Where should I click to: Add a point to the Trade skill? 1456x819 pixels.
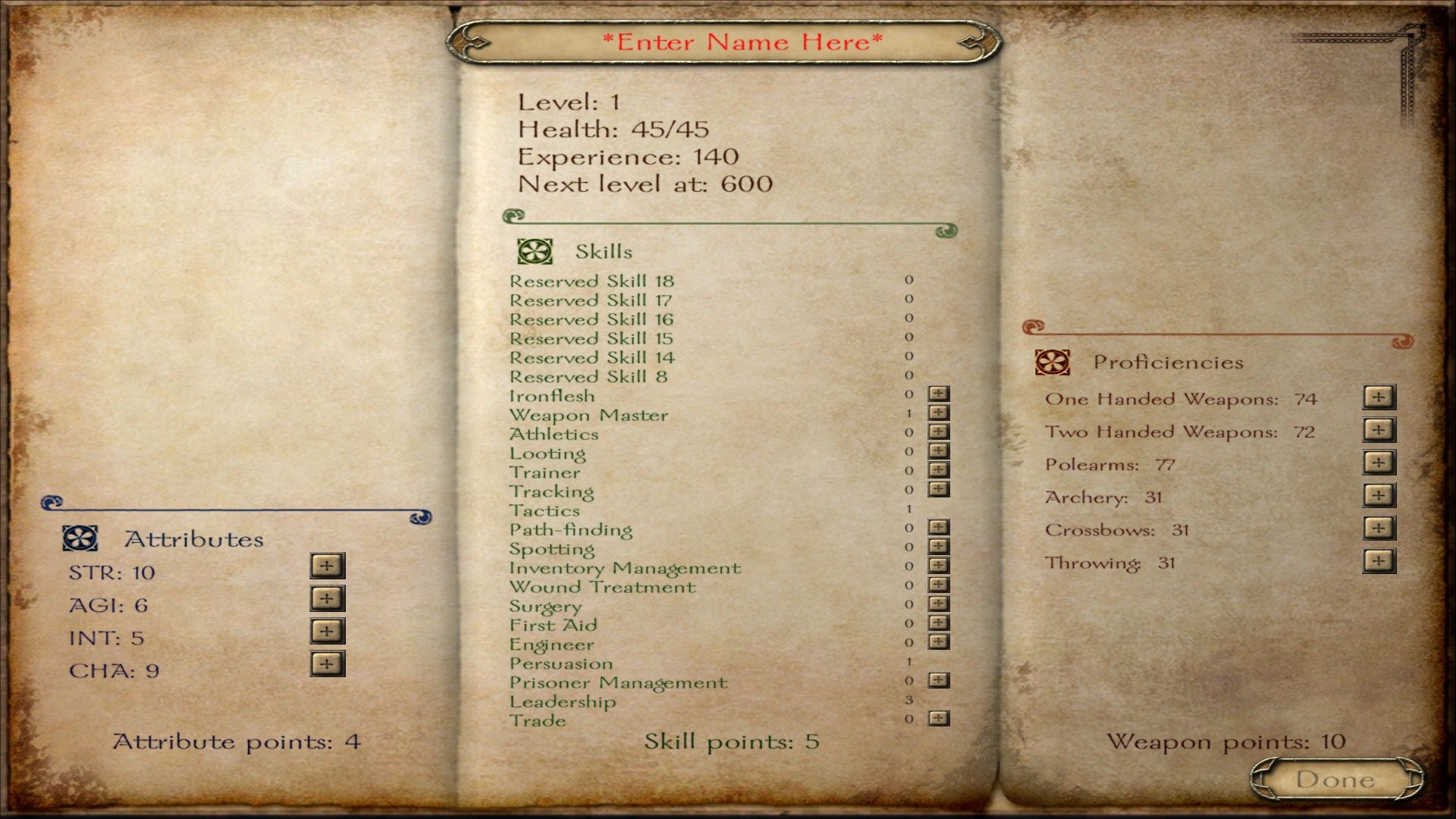point(939,718)
